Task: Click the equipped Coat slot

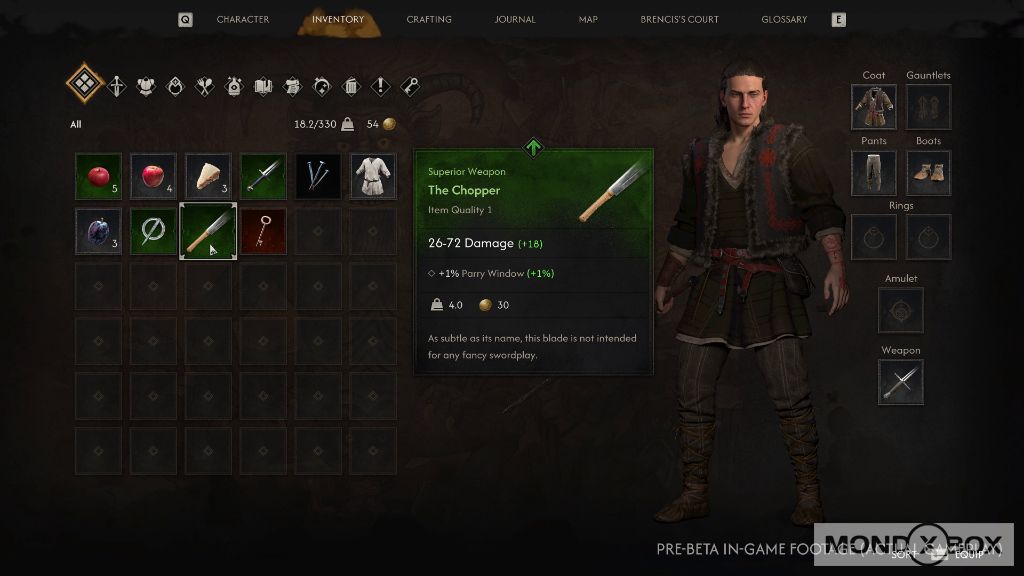Action: 874,107
